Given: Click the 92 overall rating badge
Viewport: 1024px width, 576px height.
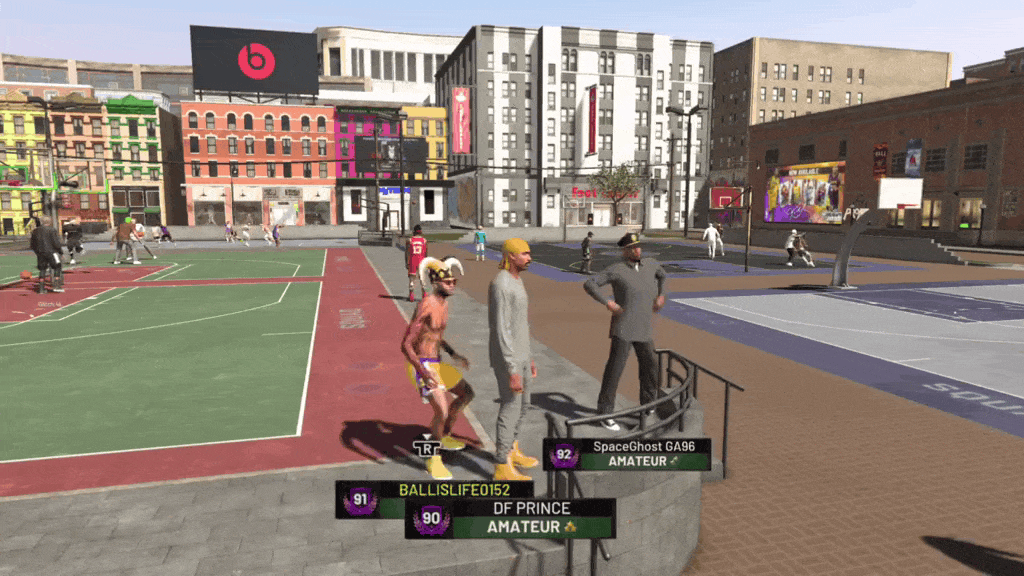Looking at the screenshot, I should point(564,455).
